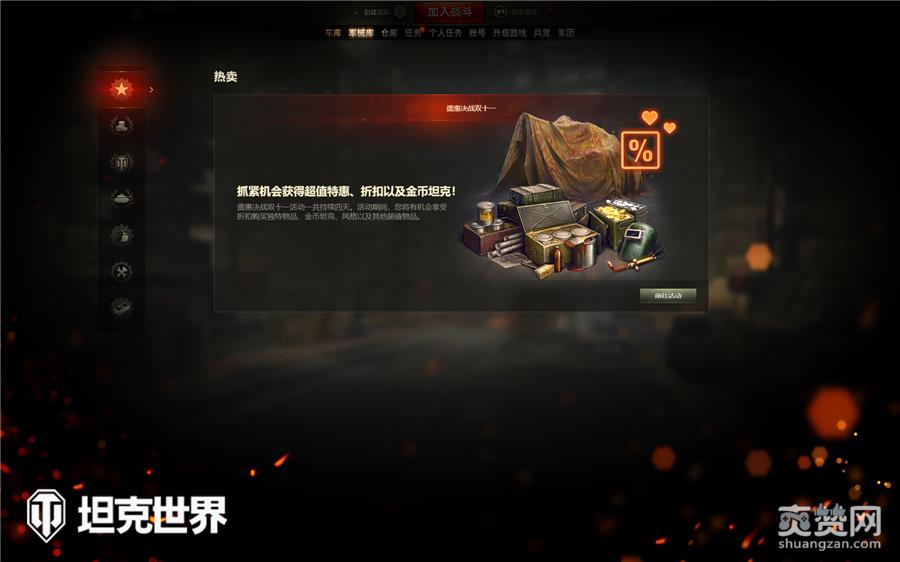Screen dimensions: 900x562
Task: Select the tank emblem shield category
Action: coord(121,162)
